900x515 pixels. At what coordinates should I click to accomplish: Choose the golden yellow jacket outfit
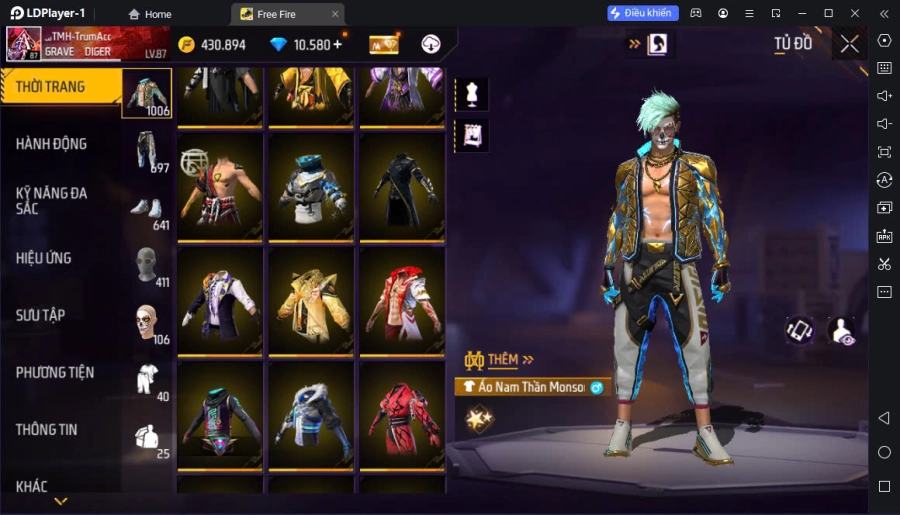311,301
